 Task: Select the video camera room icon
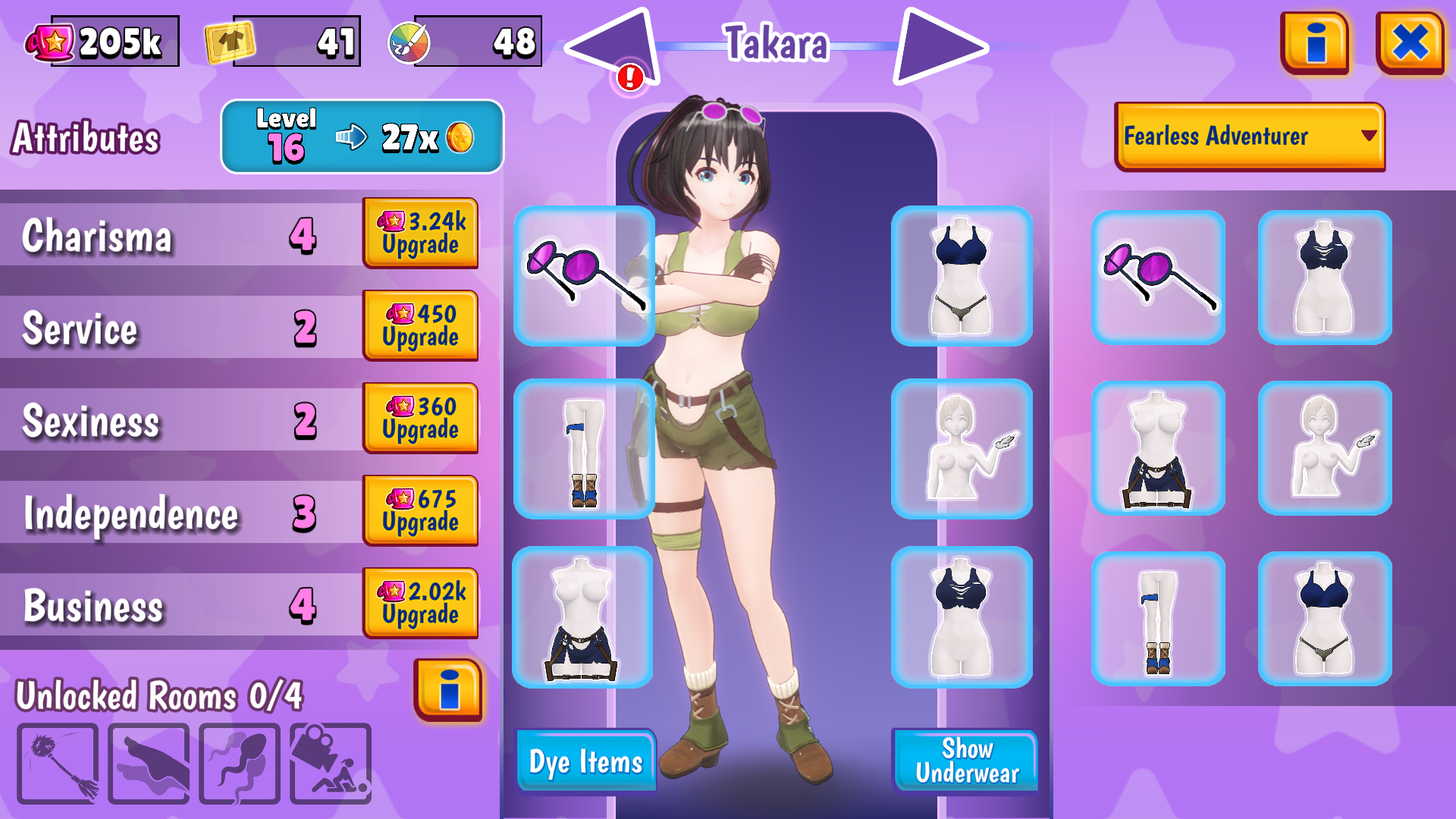tap(331, 763)
